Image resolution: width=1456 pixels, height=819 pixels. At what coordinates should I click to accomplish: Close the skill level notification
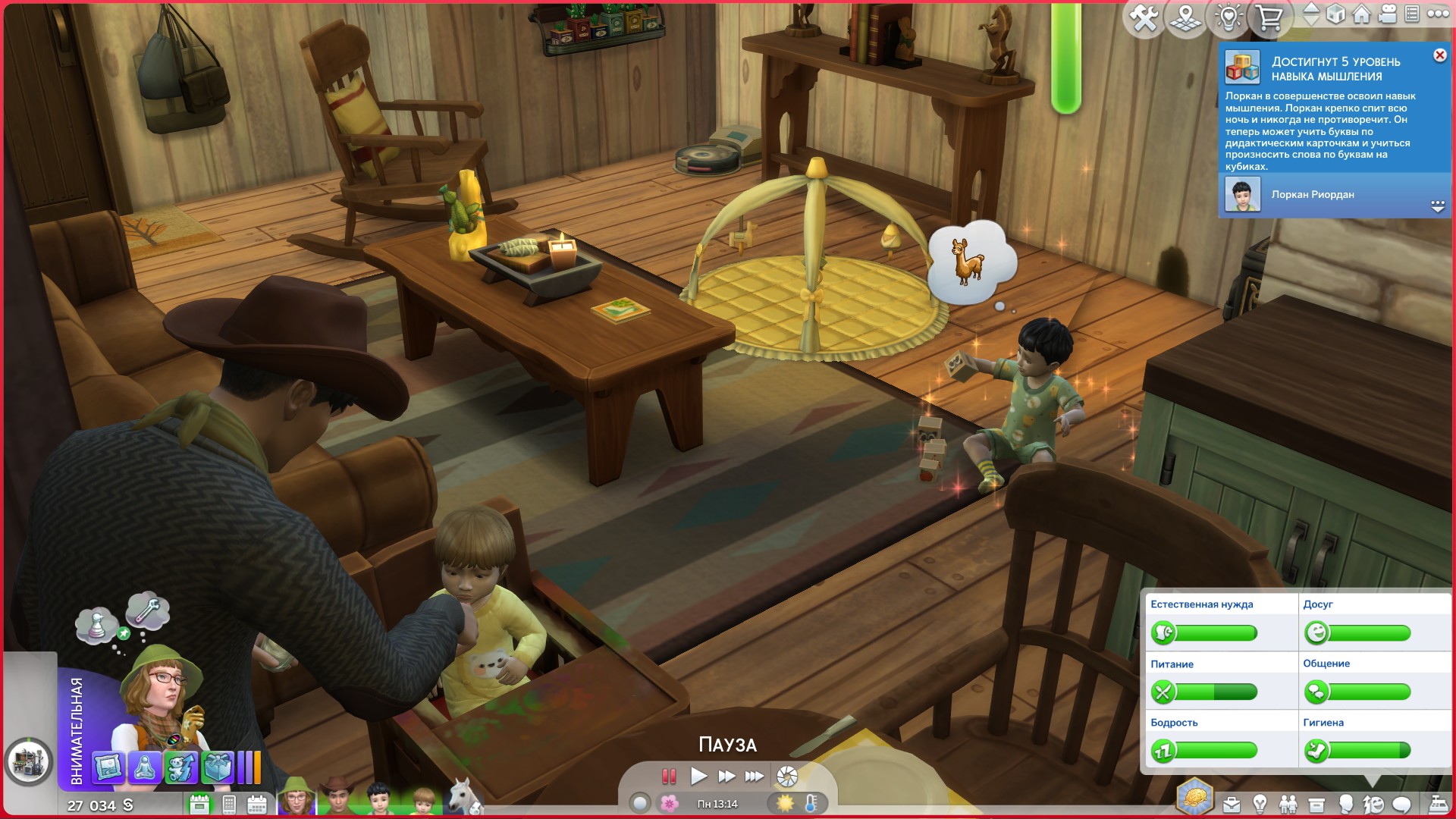coord(1439,55)
